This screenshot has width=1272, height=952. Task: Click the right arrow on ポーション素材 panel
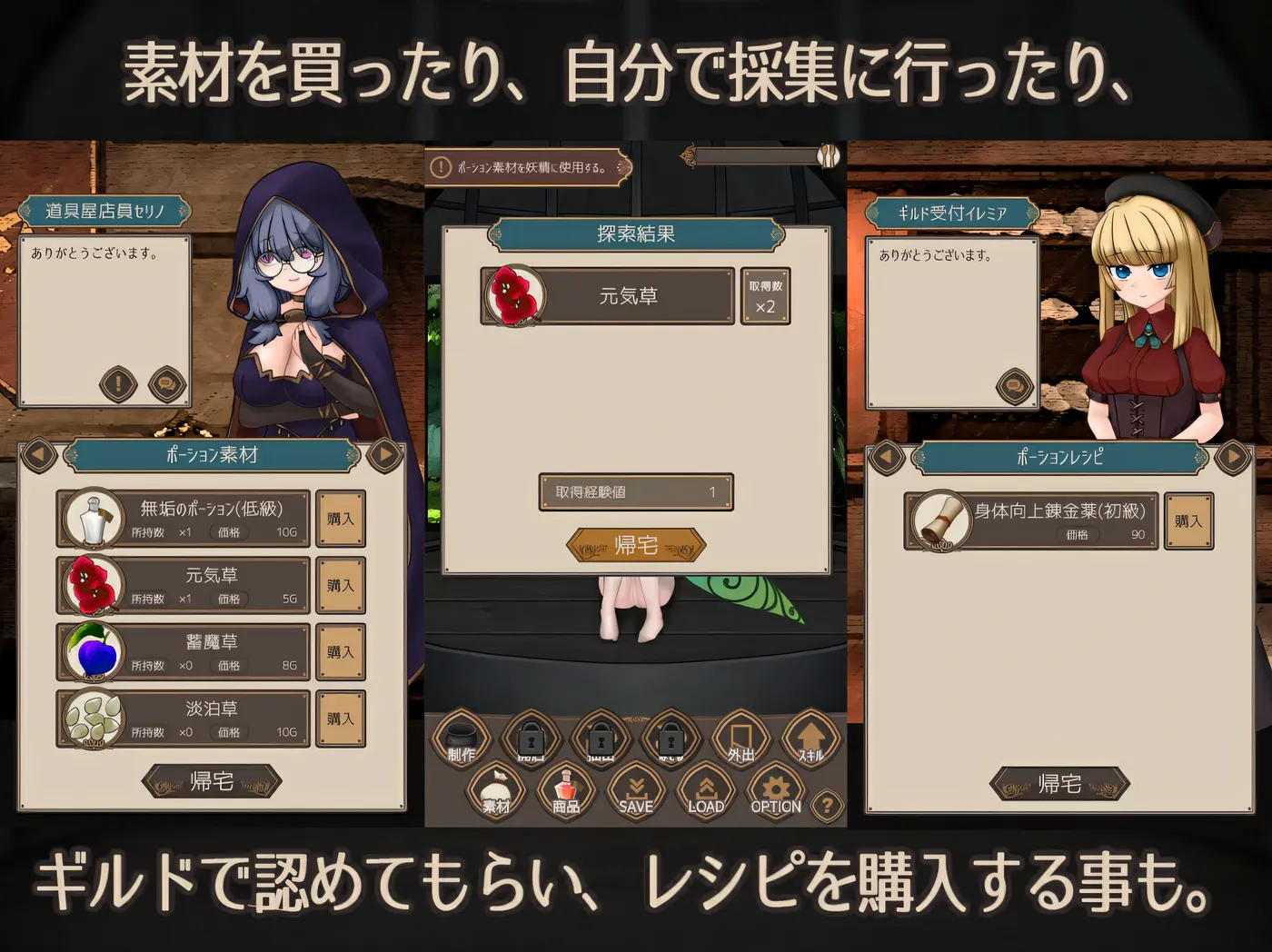[385, 455]
